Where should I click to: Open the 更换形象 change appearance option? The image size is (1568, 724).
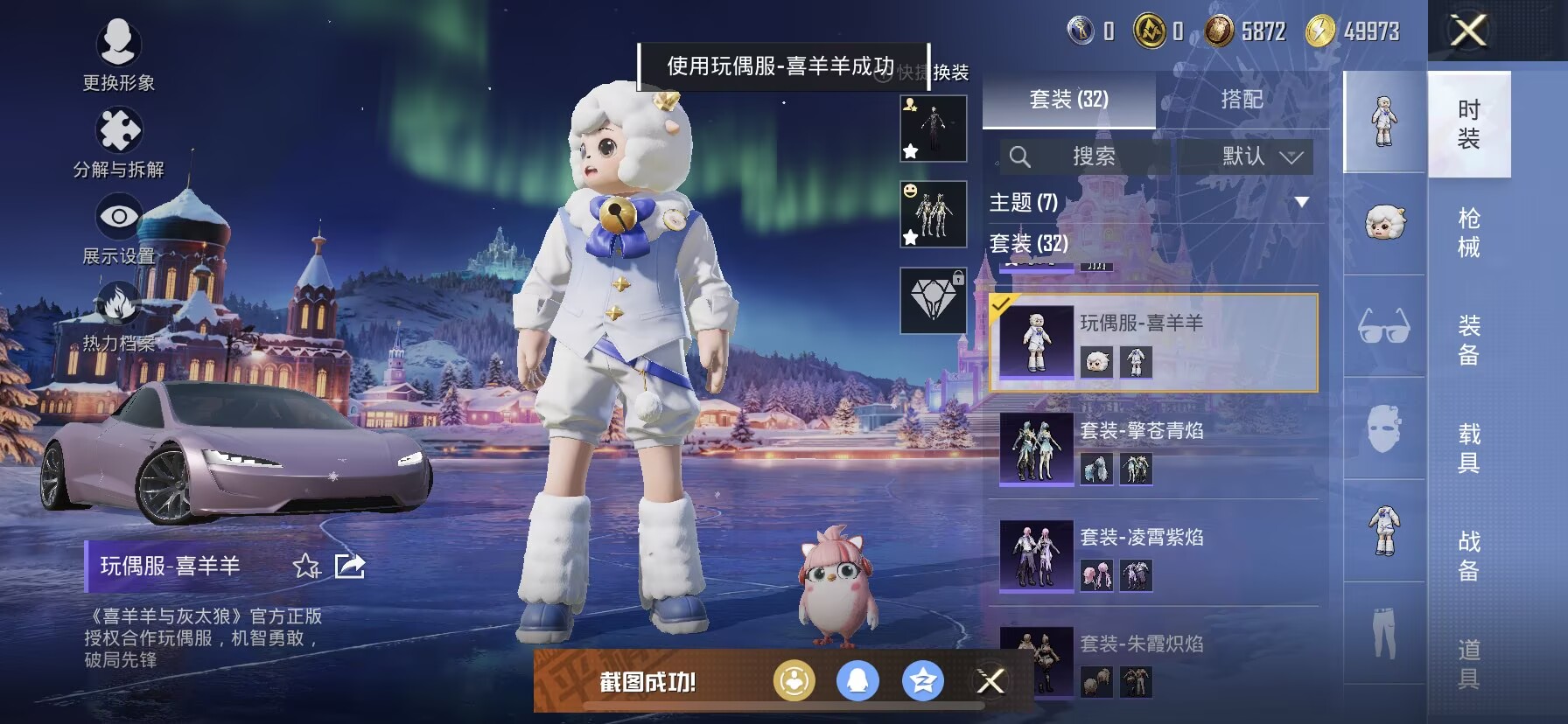118,54
